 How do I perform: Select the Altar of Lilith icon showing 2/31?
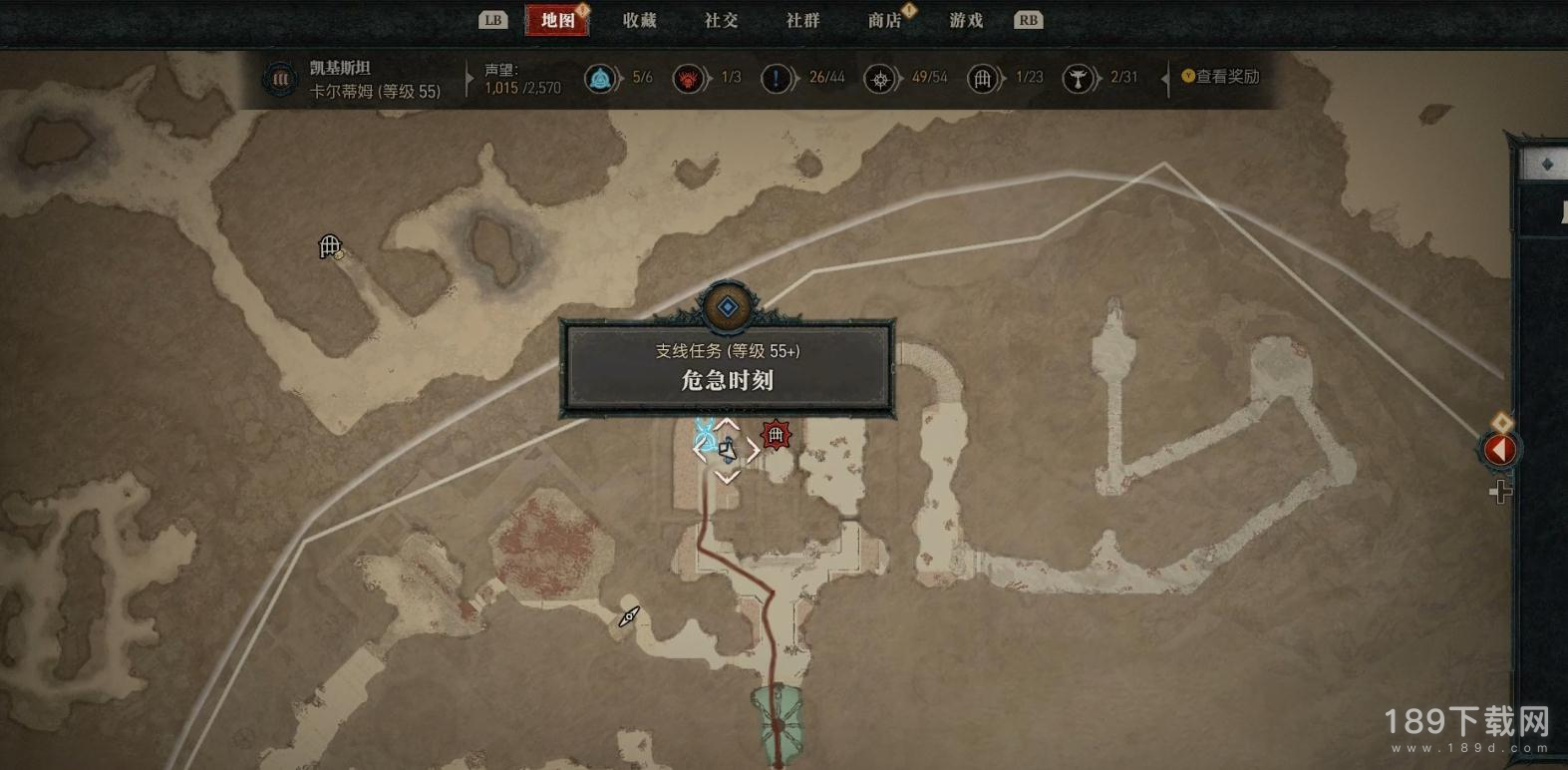[x=1078, y=78]
